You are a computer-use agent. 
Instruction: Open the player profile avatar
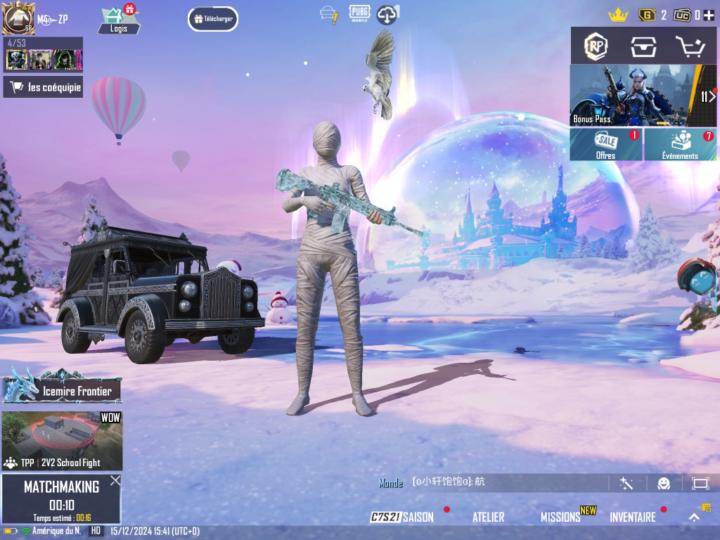tap(18, 17)
